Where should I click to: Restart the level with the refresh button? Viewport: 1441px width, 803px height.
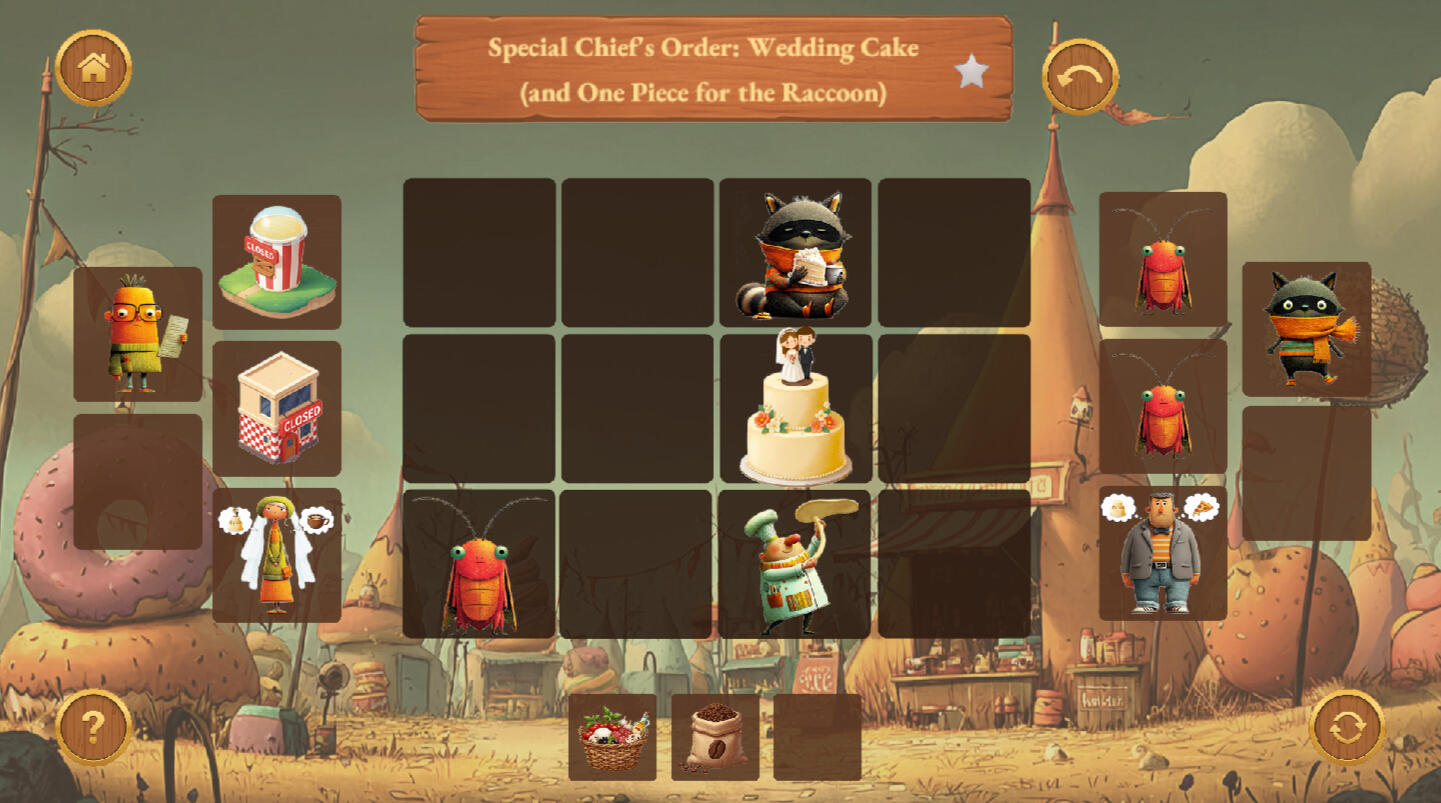click(1347, 727)
